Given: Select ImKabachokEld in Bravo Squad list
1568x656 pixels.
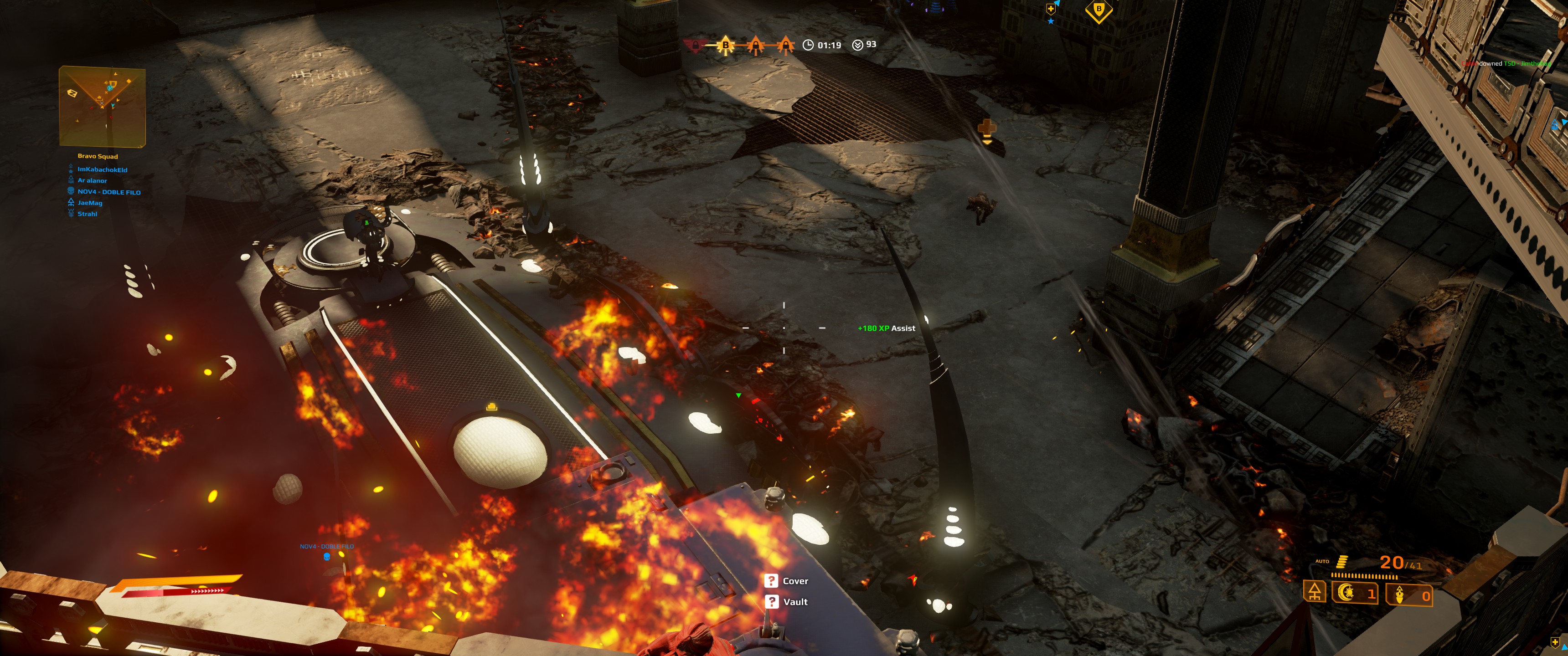Looking at the screenshot, I should (102, 170).
